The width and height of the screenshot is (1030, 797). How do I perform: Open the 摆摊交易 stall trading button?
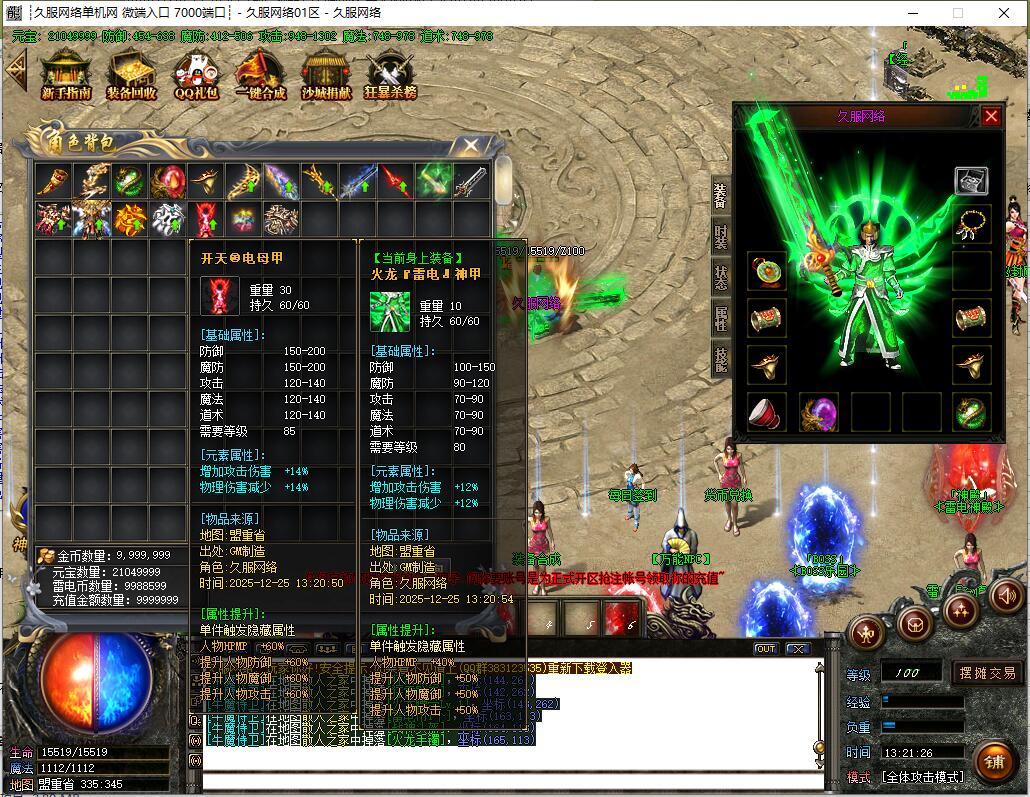(987, 673)
